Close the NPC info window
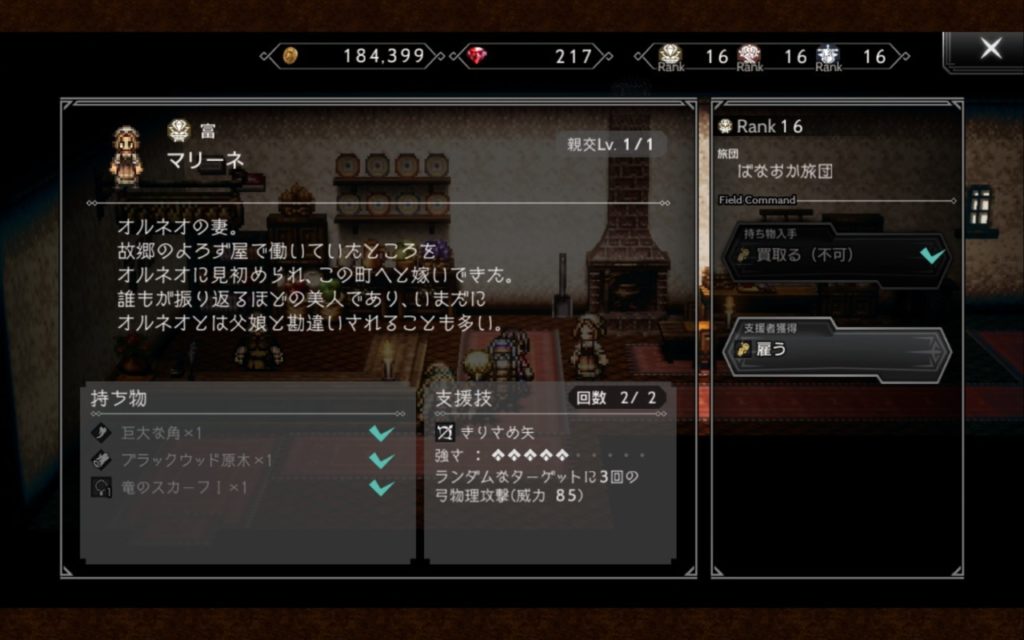This screenshot has width=1024, height=640. (989, 49)
